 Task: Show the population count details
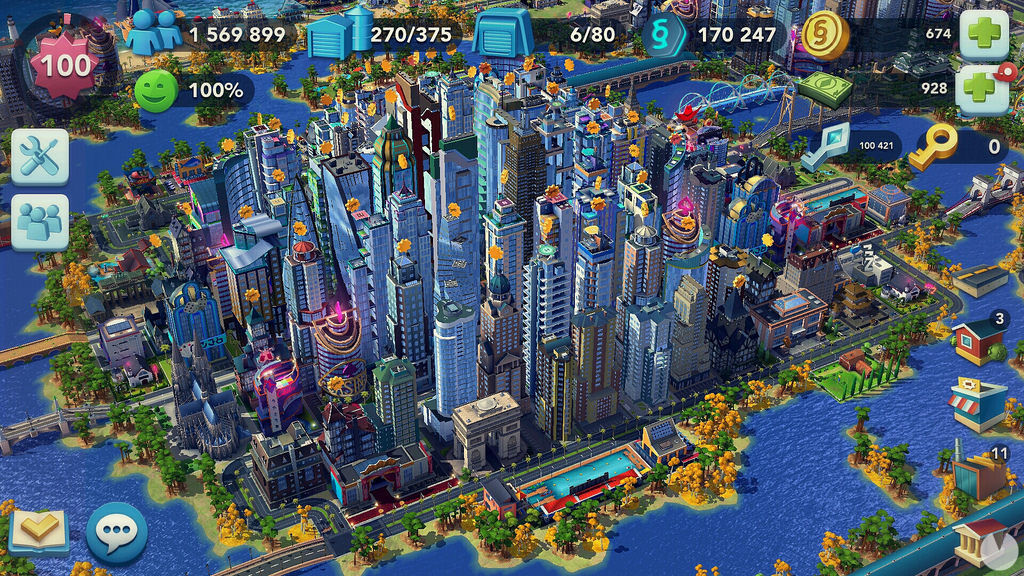(x=154, y=34)
